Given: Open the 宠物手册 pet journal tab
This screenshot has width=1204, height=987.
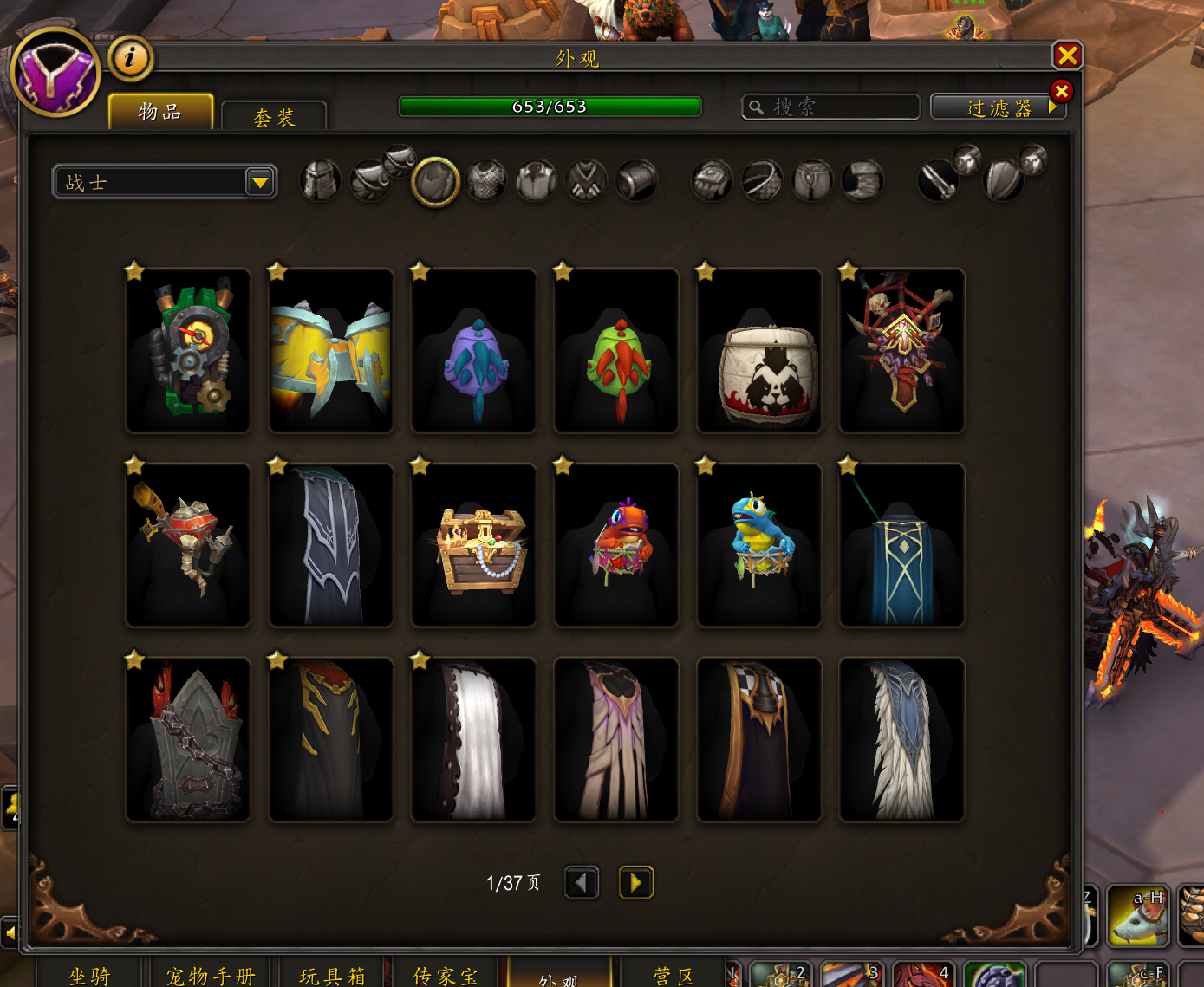Looking at the screenshot, I should (x=211, y=975).
